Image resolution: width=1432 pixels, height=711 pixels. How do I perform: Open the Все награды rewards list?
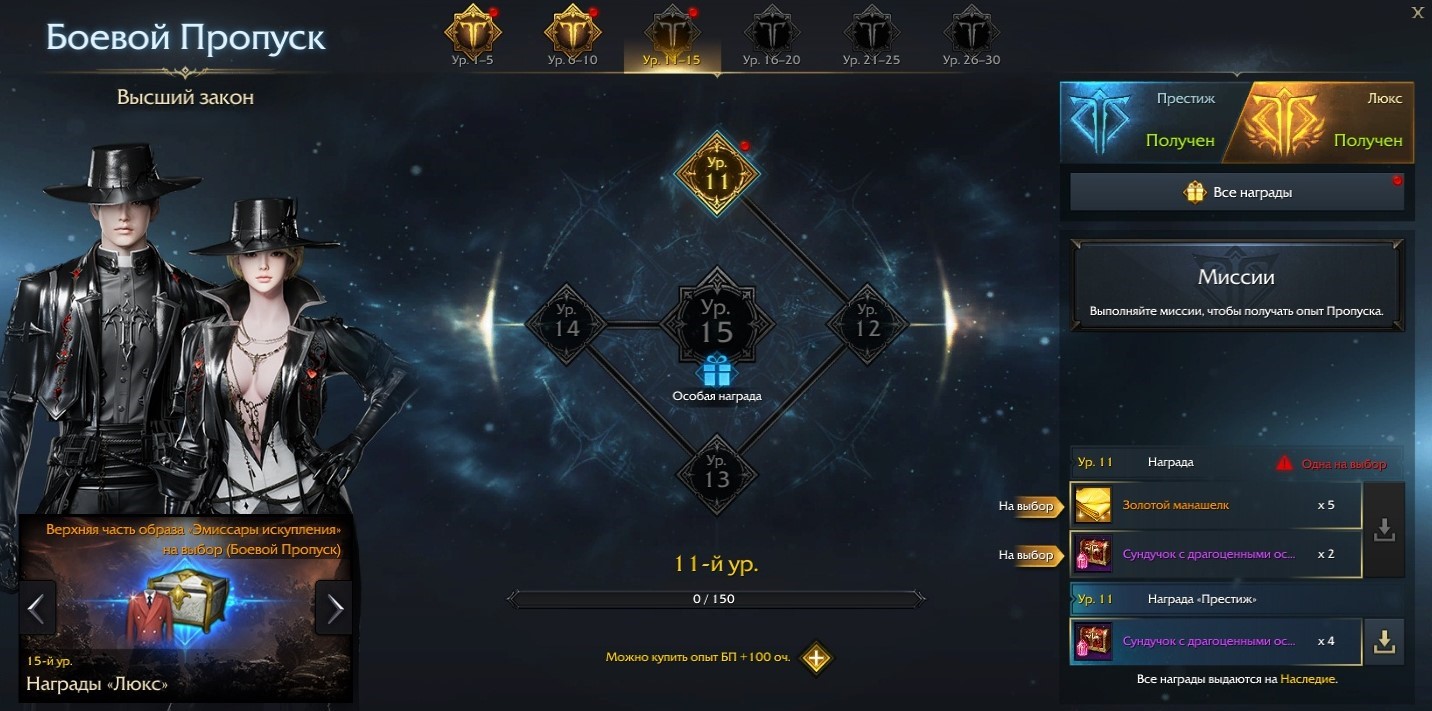point(1237,192)
